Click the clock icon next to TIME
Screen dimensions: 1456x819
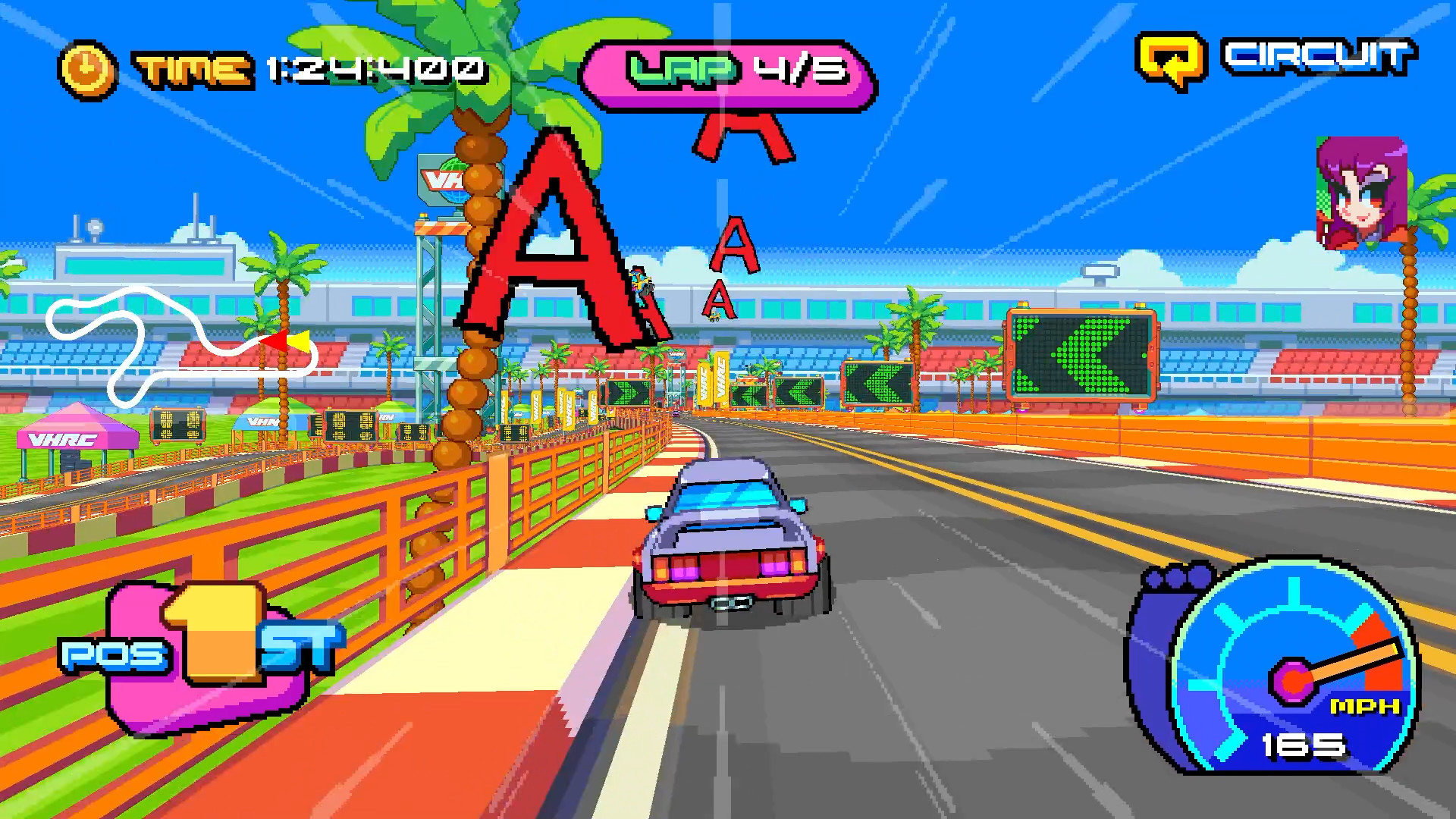point(86,68)
